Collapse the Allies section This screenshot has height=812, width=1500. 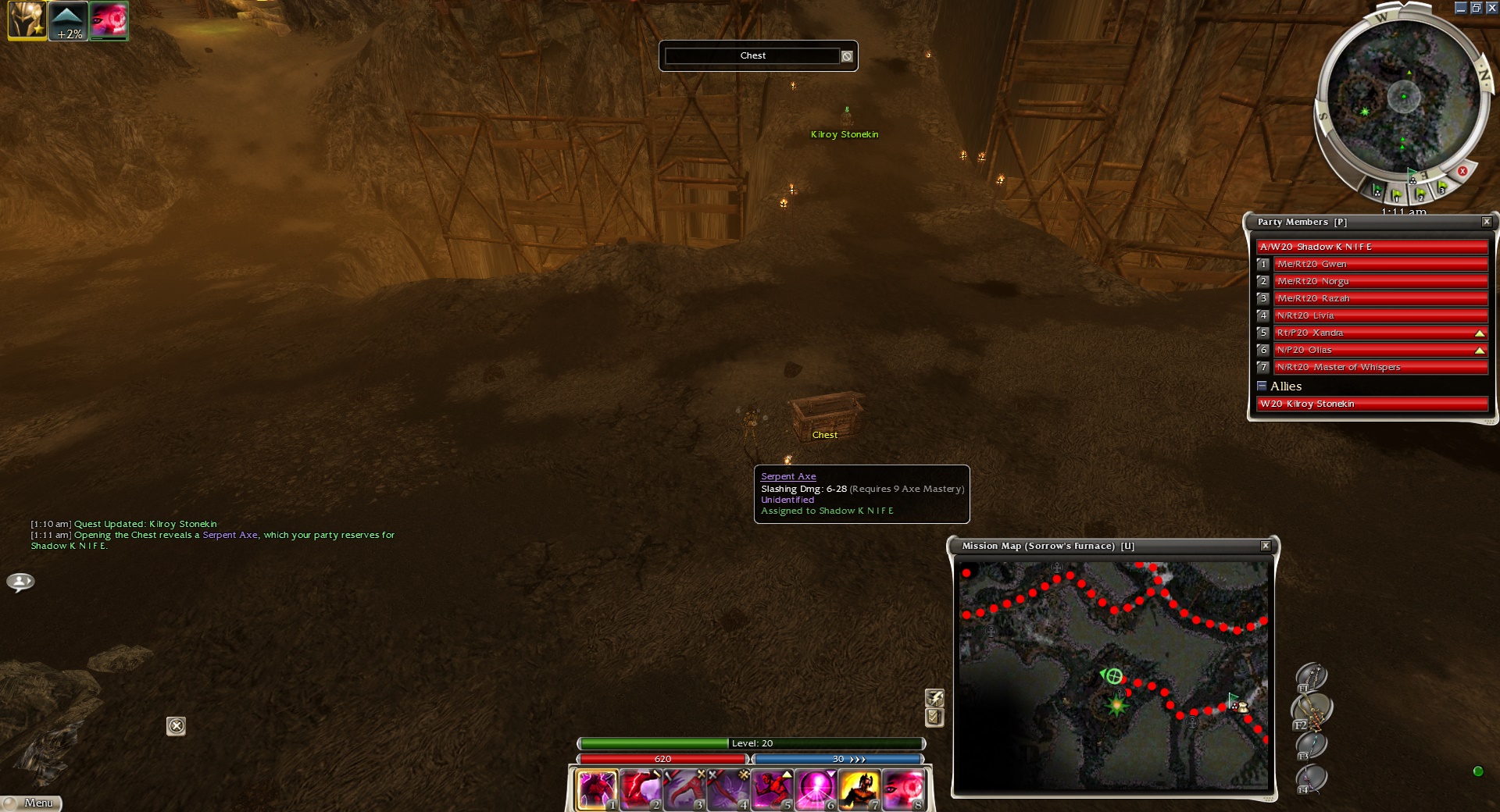click(1262, 386)
